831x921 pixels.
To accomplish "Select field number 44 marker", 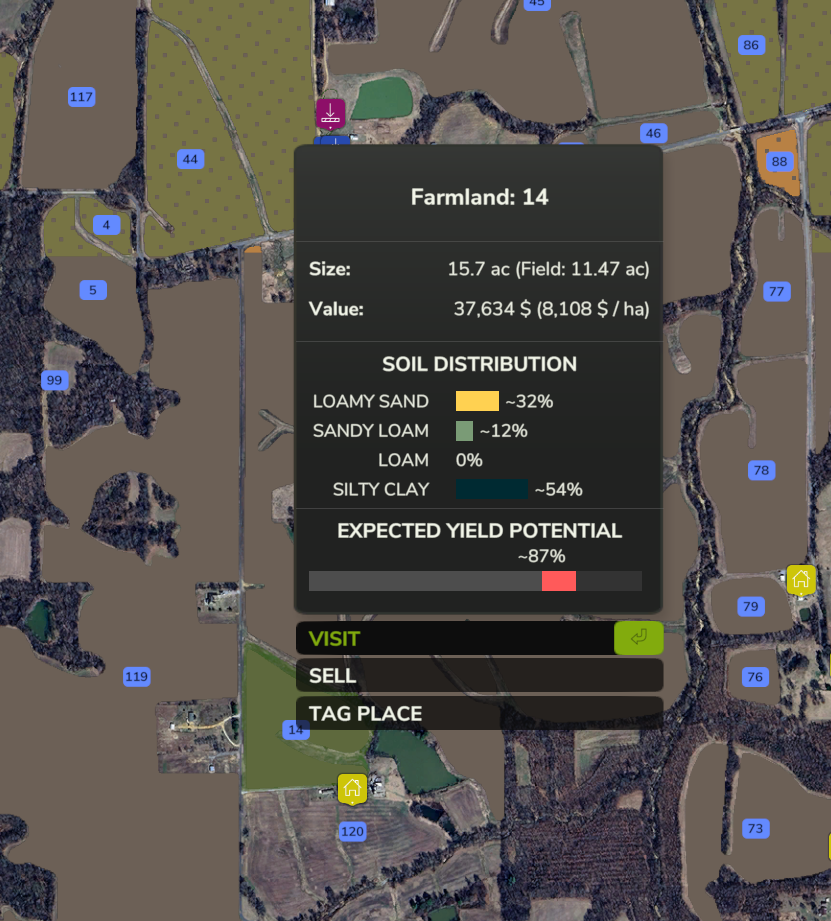I will [x=190, y=159].
